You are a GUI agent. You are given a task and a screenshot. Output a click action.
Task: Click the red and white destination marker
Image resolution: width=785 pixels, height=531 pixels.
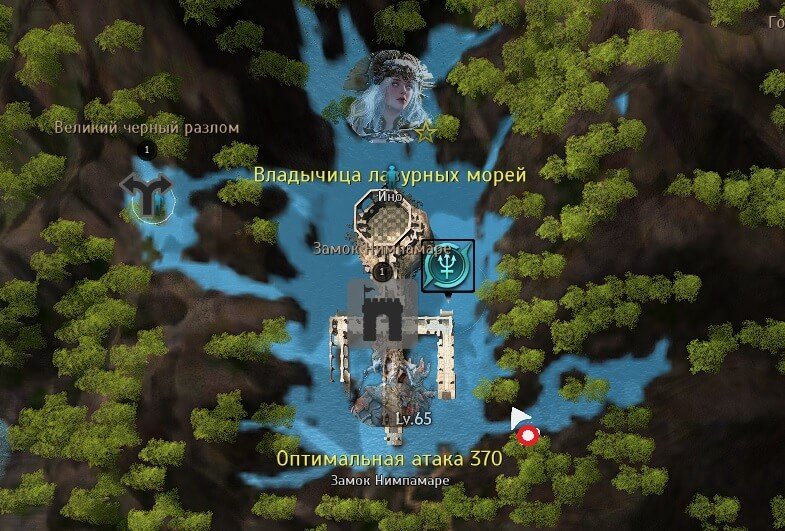527,435
